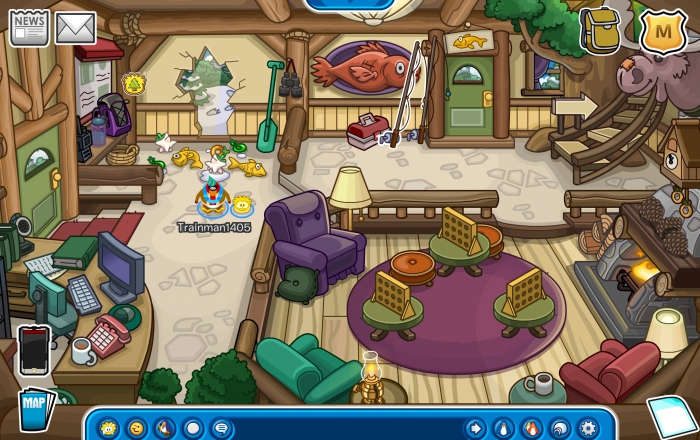
Task: Open the yellow backpack icon
Action: click(600, 30)
